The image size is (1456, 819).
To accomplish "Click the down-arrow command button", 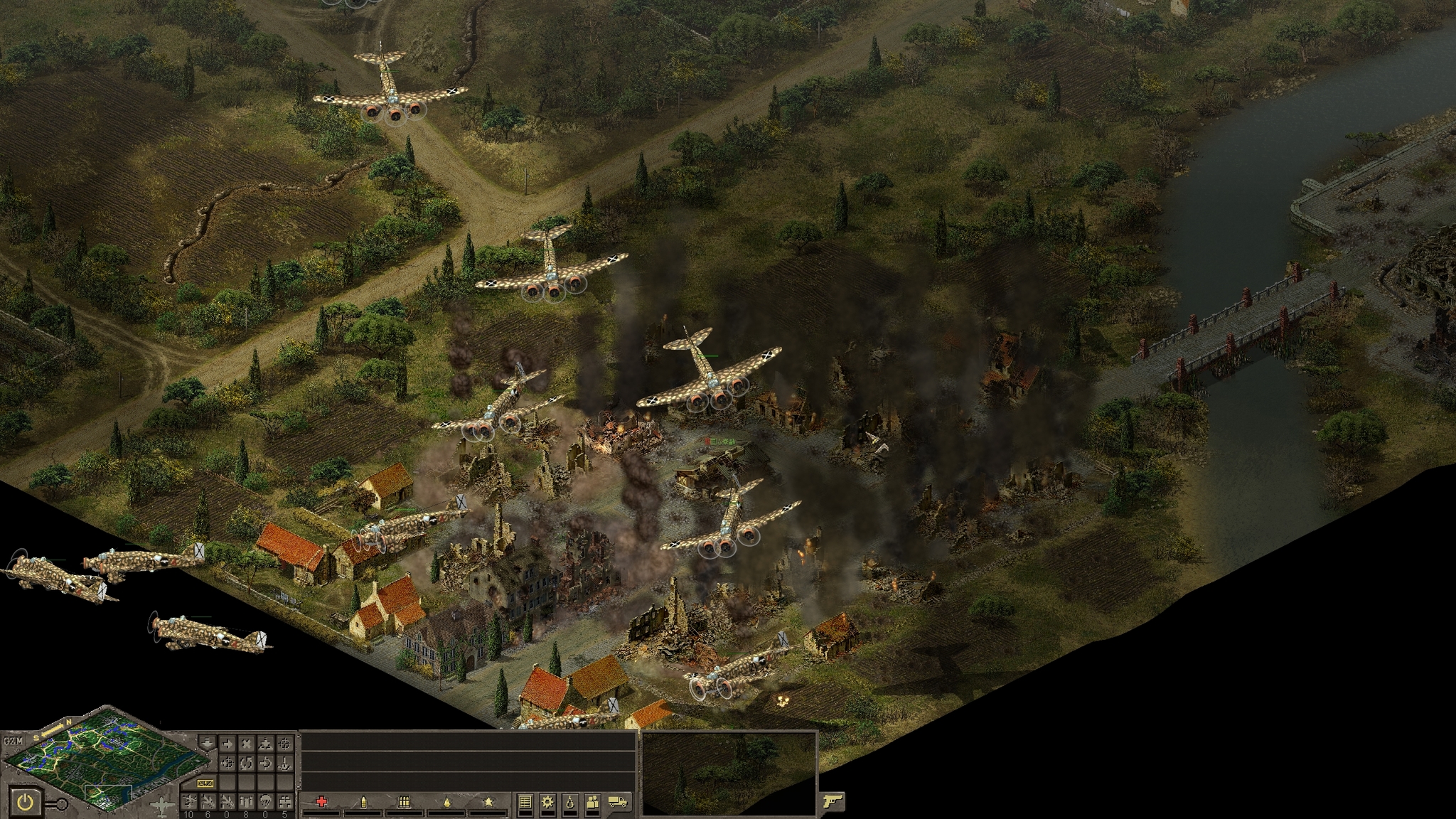I will (208, 744).
